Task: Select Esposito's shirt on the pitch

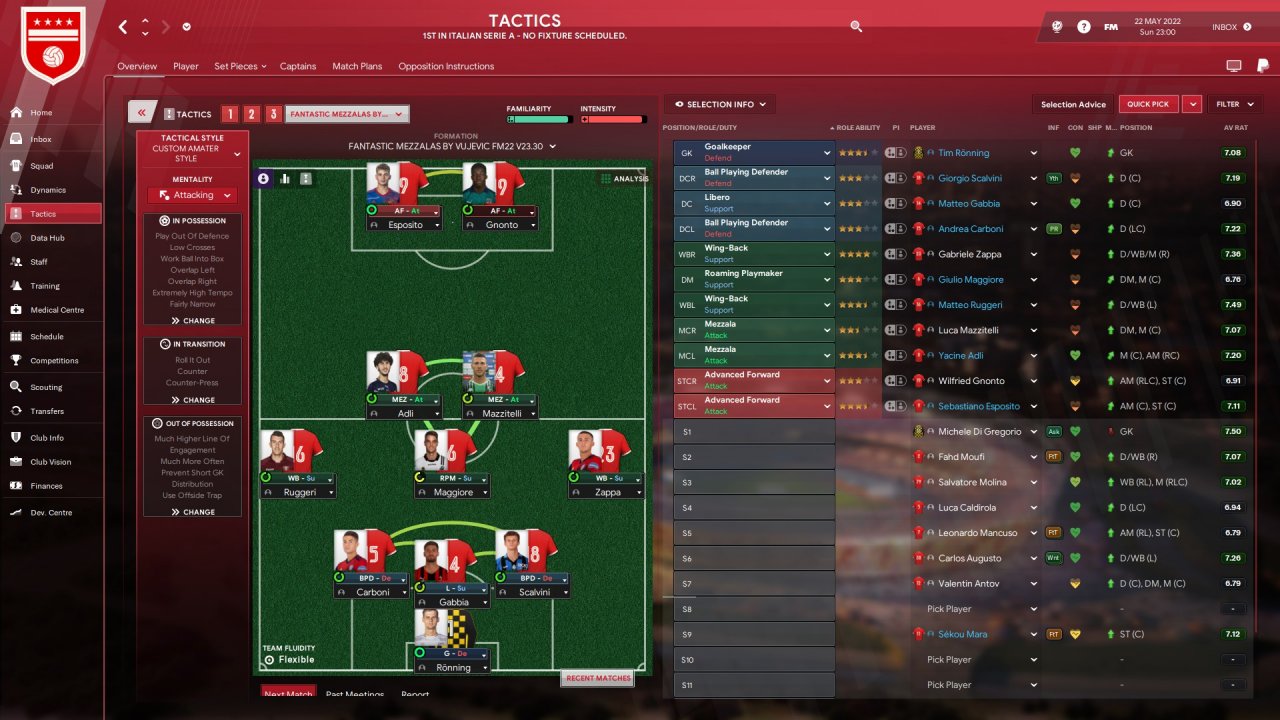Action: click(397, 185)
